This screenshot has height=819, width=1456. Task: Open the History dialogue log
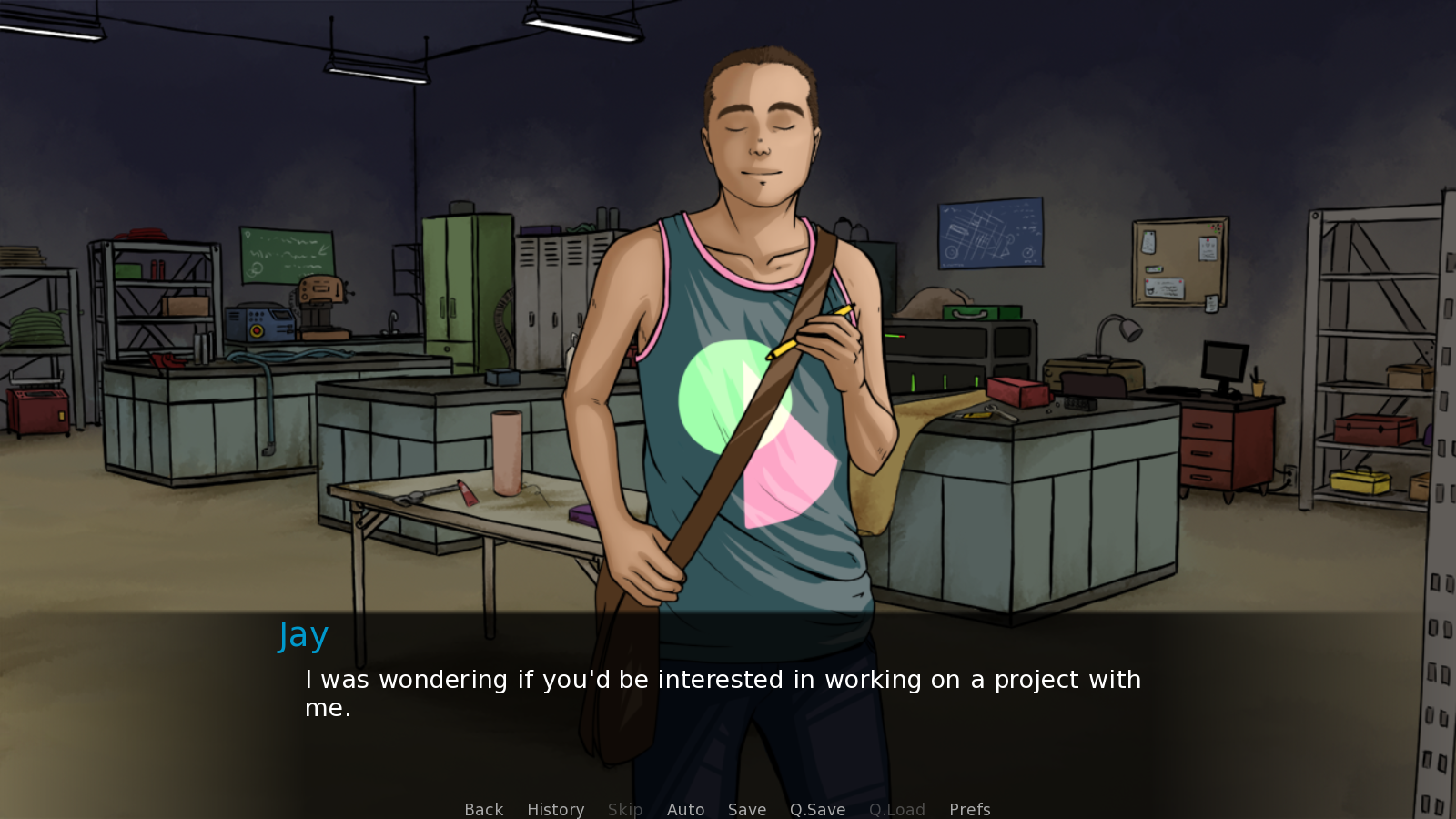555,809
